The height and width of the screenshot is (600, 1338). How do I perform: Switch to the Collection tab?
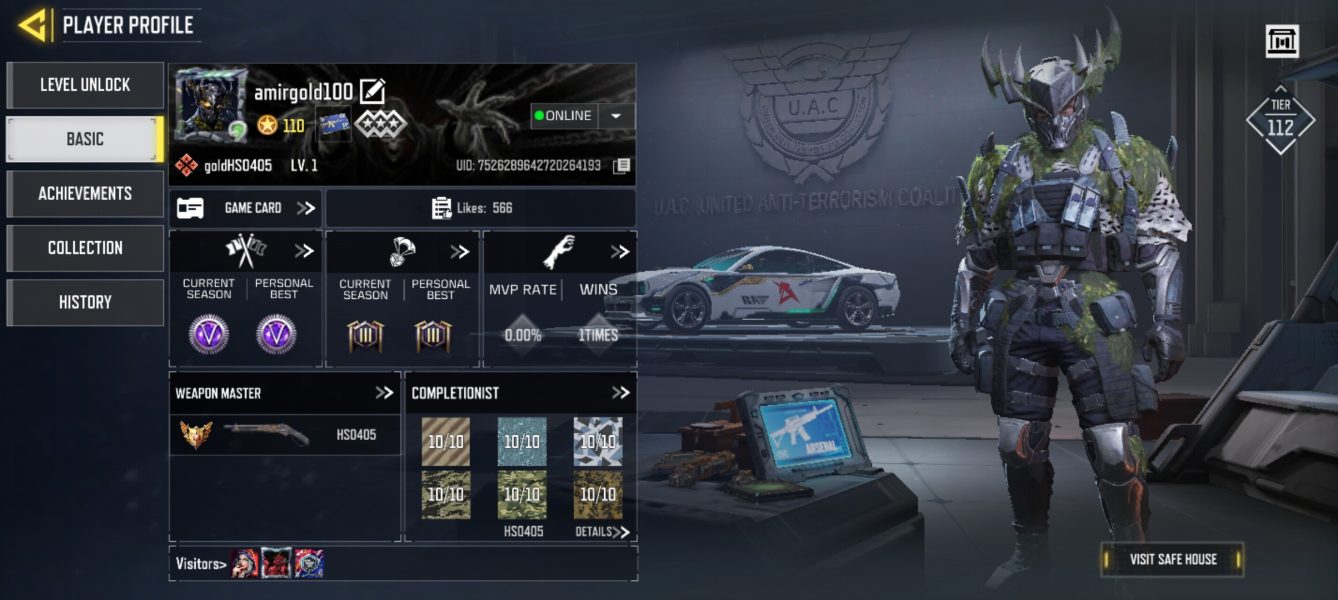click(85, 248)
